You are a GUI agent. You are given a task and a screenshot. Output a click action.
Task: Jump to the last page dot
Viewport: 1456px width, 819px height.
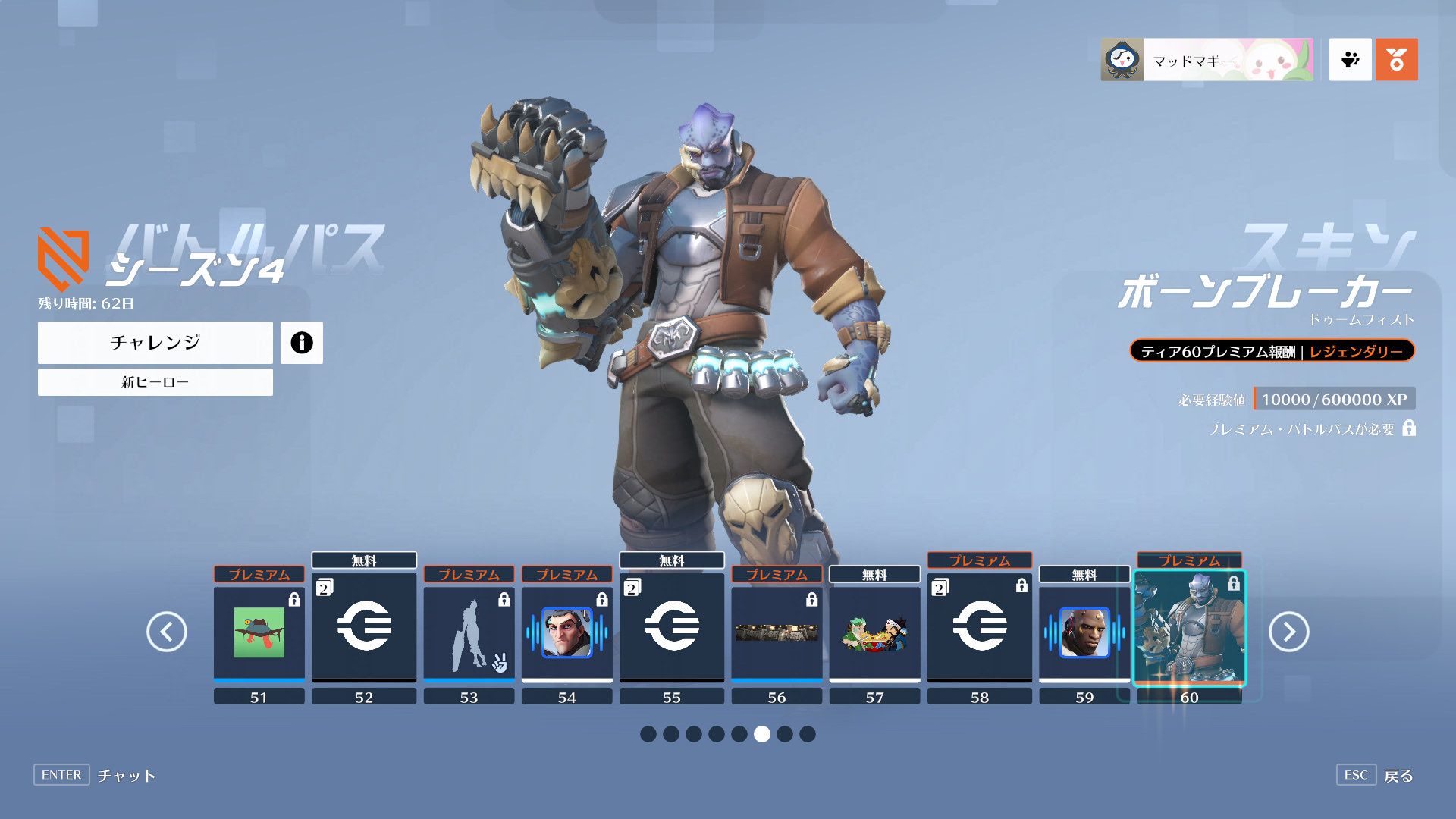[x=808, y=734]
